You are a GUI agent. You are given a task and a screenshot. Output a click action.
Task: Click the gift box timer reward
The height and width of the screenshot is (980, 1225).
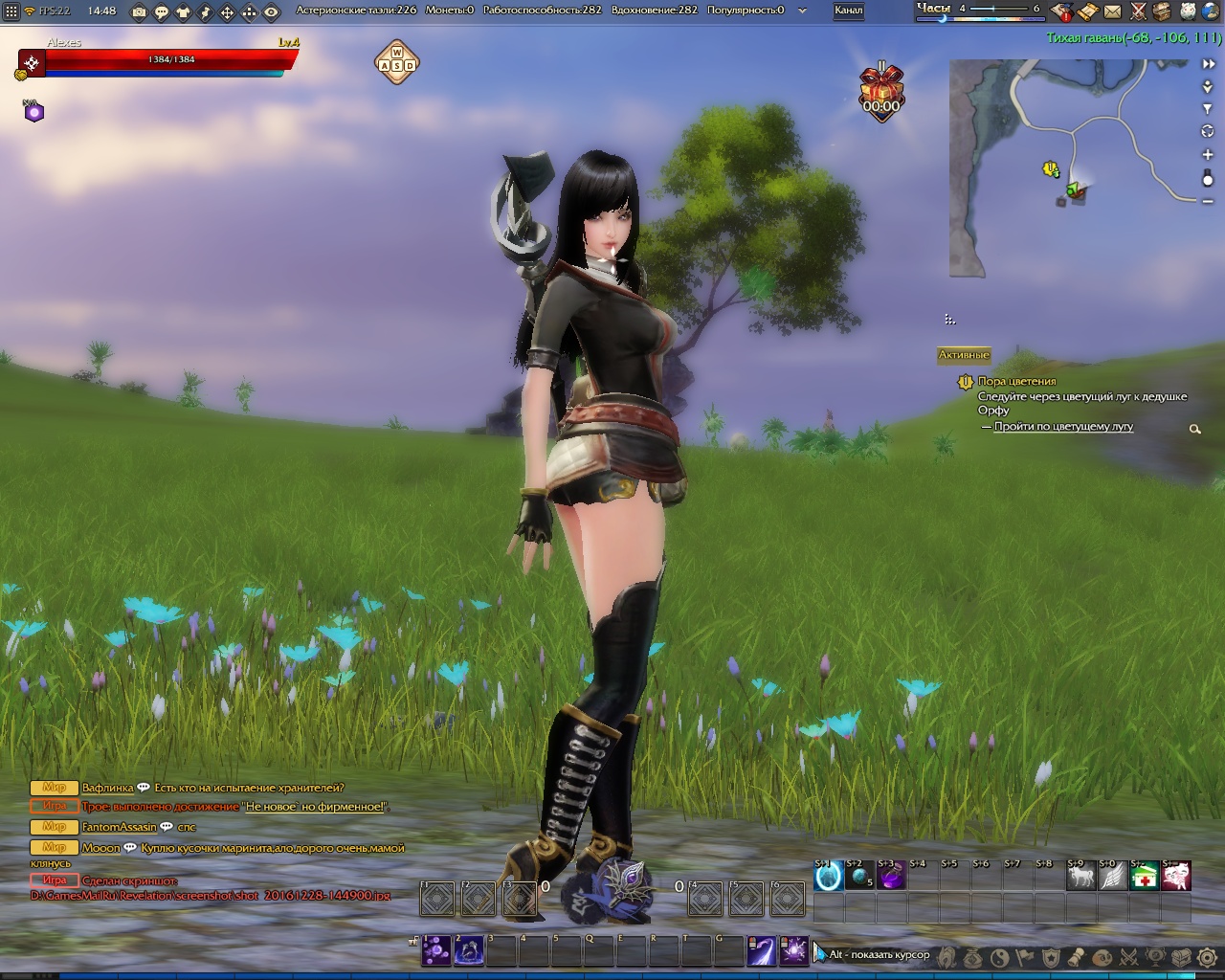[x=881, y=89]
